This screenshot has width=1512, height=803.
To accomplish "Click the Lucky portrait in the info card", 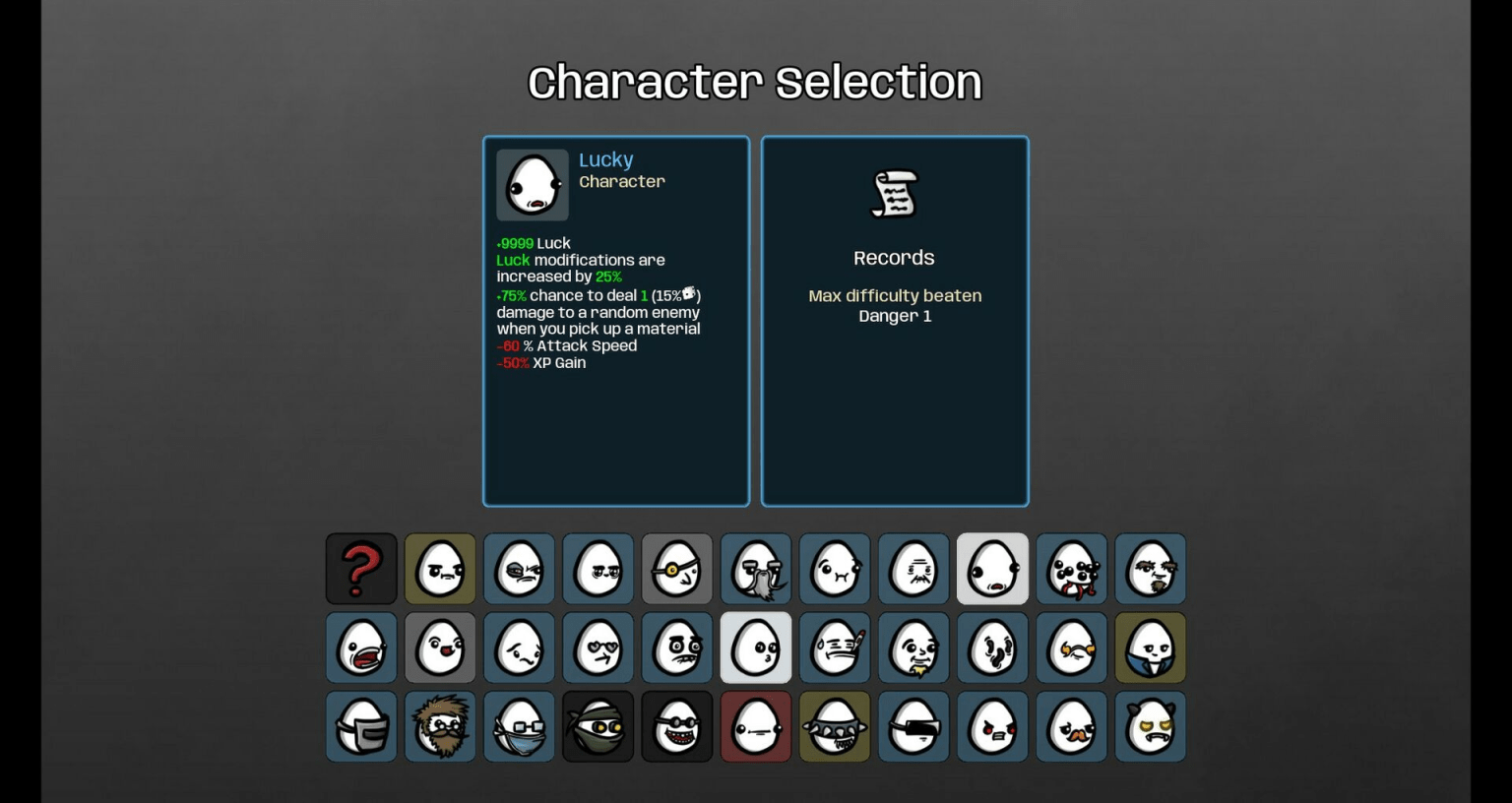I will (x=532, y=184).
